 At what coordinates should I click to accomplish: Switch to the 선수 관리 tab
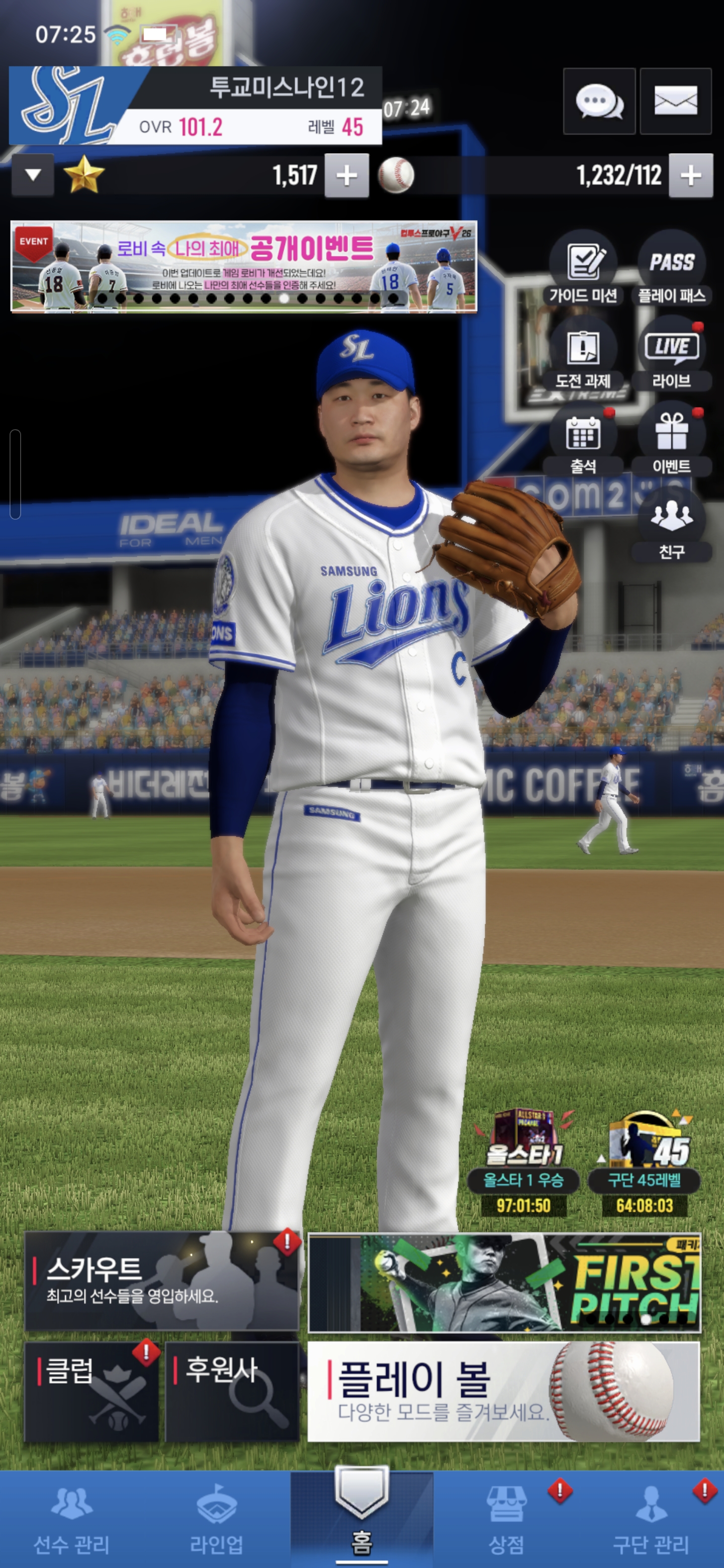(72, 1519)
